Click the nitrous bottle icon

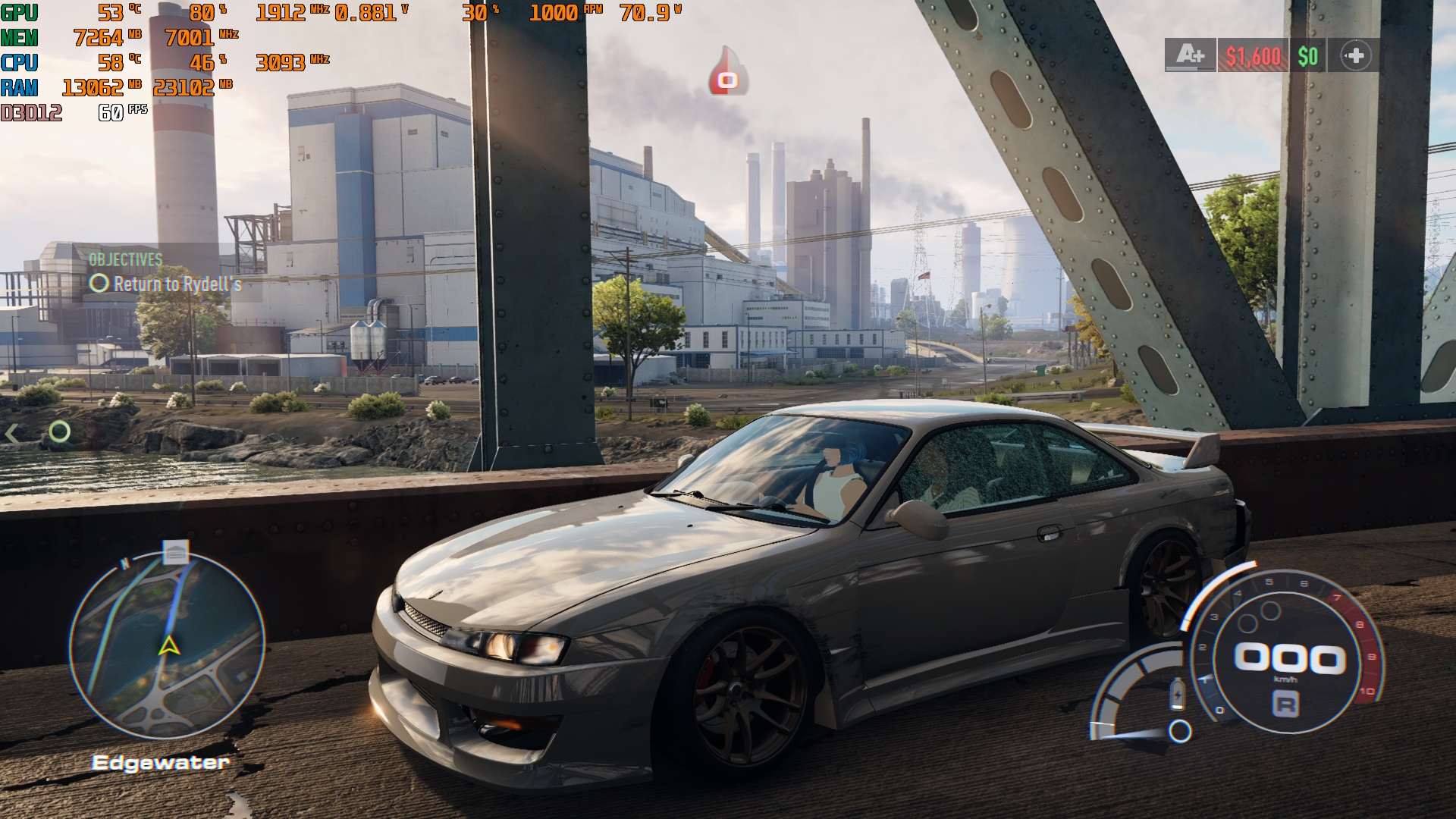[1177, 693]
